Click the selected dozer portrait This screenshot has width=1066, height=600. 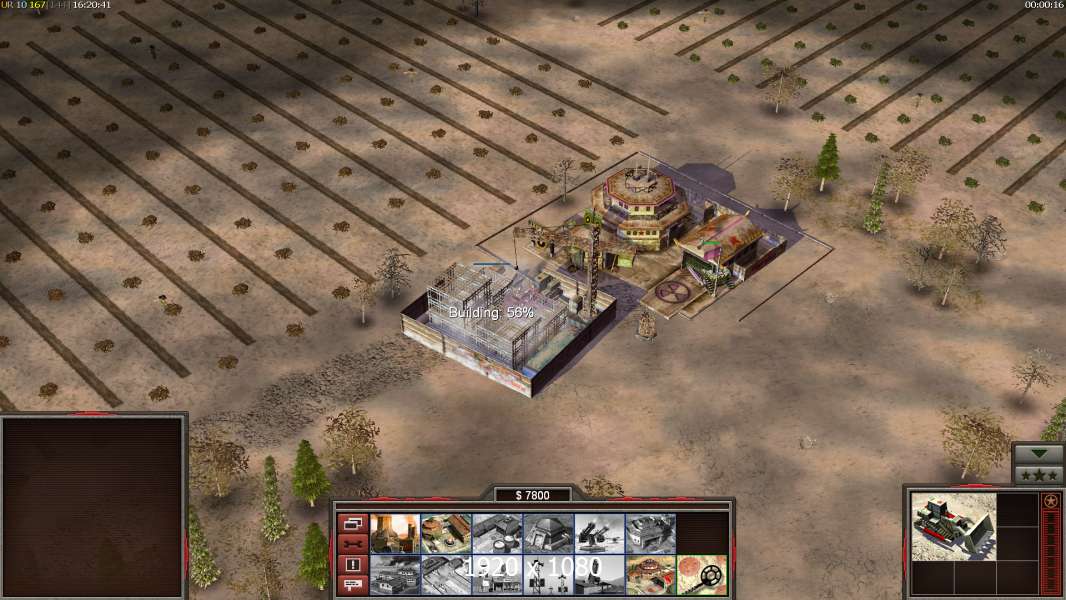coord(954,526)
